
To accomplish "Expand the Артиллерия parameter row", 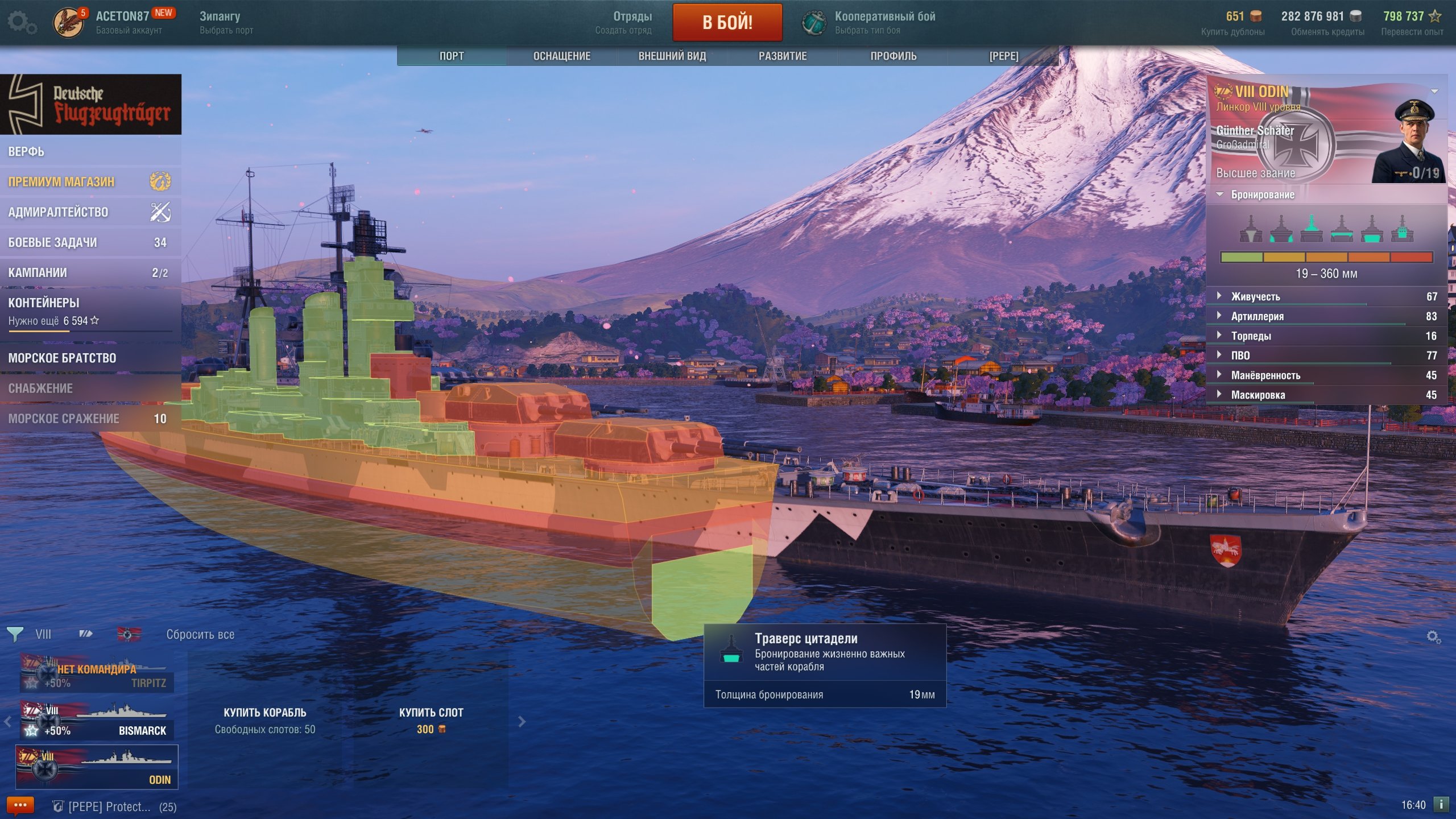I will pos(1257,316).
